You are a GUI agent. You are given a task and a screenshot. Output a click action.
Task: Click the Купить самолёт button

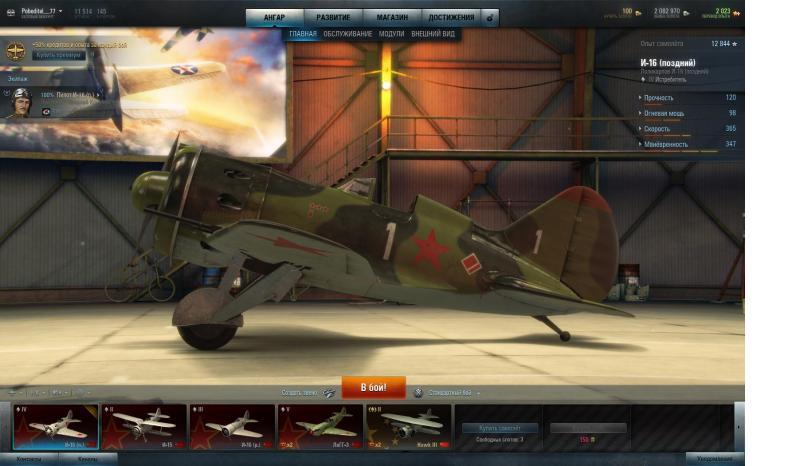[x=499, y=428]
